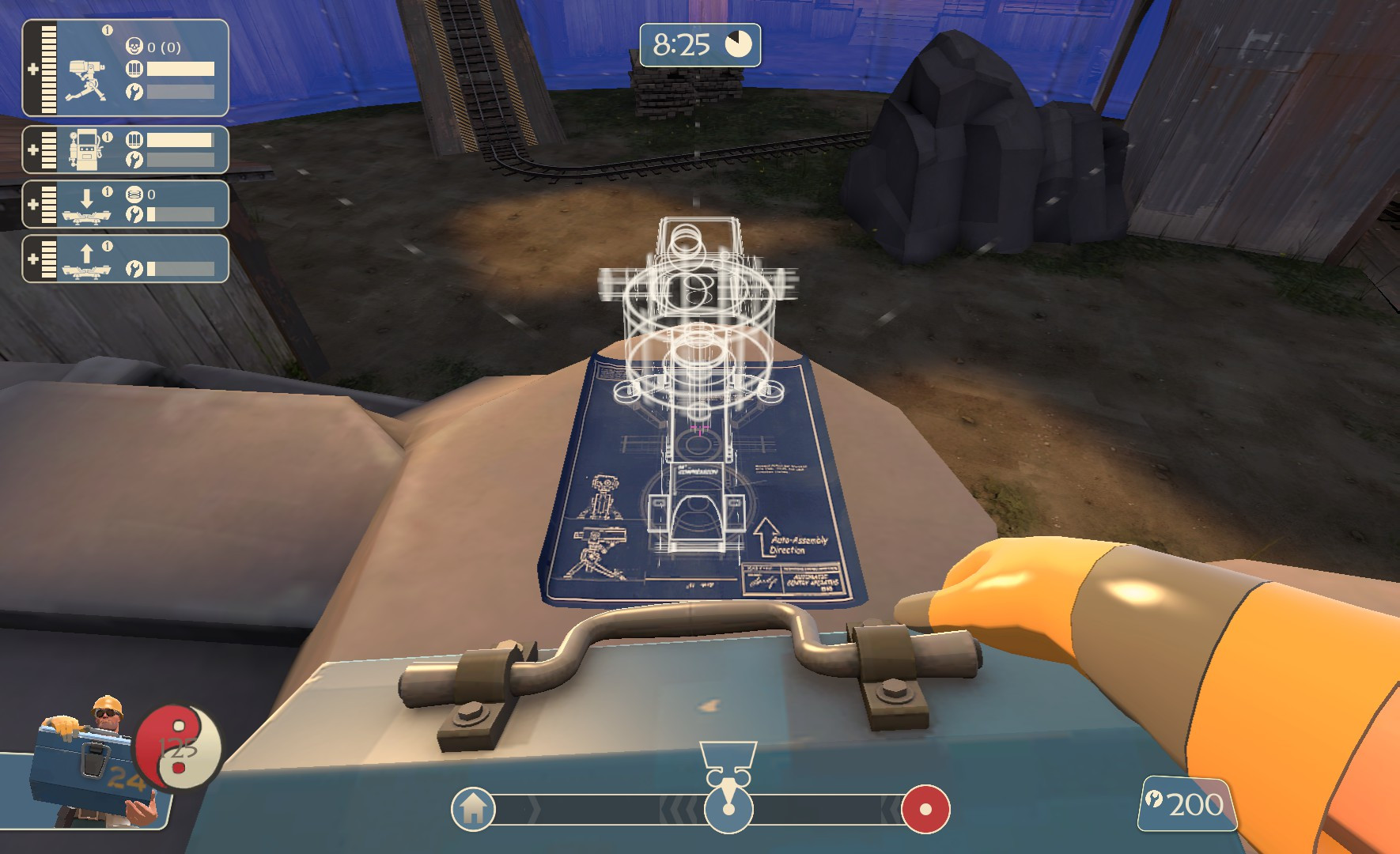Click the skull kill-counter icon on the Sentry panel
This screenshot has width=1400, height=854.
tap(135, 45)
